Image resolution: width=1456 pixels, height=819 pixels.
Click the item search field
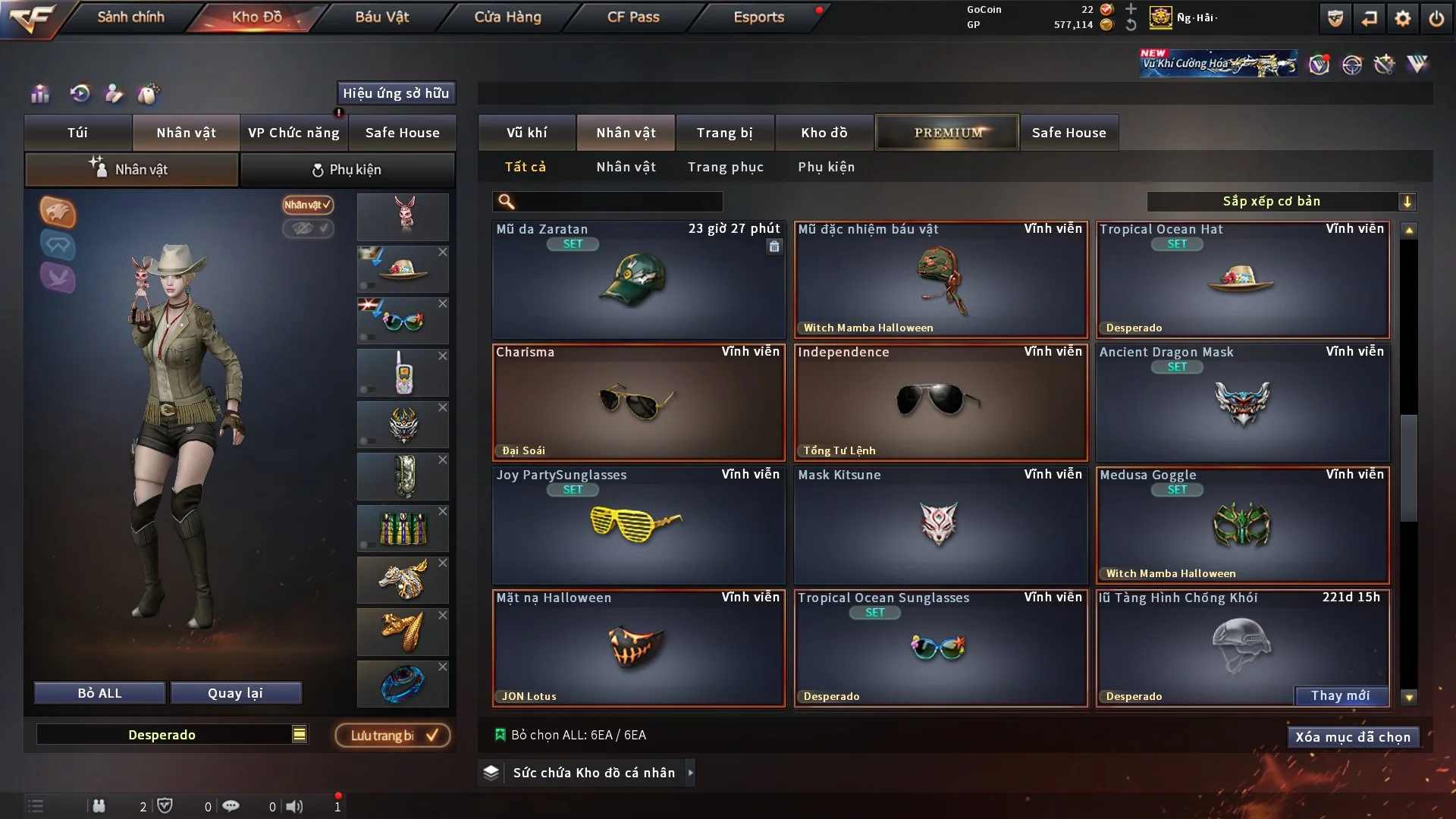(x=618, y=201)
